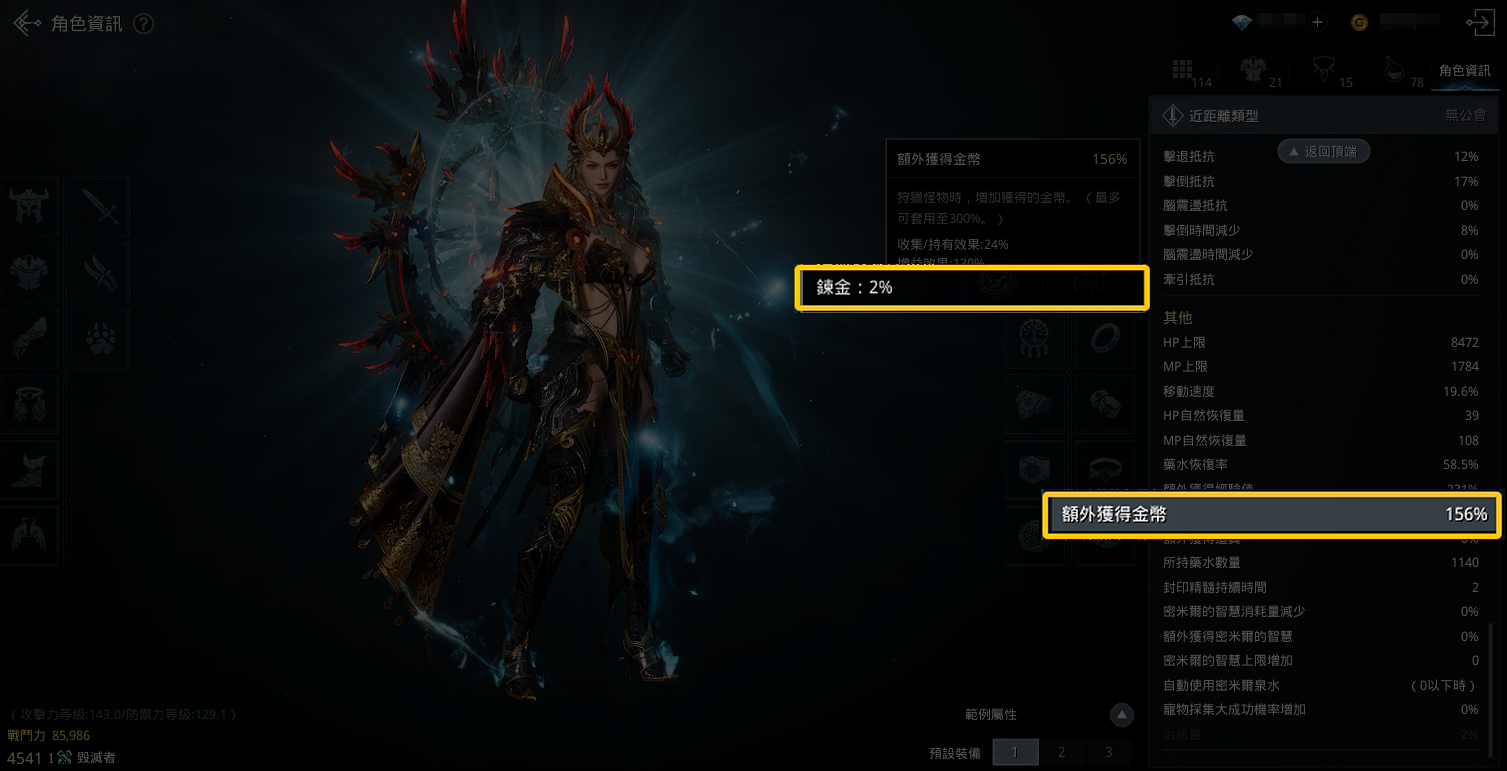The height and width of the screenshot is (771, 1507).
Task: Switch to equipment preset 2
Action: (x=1061, y=752)
